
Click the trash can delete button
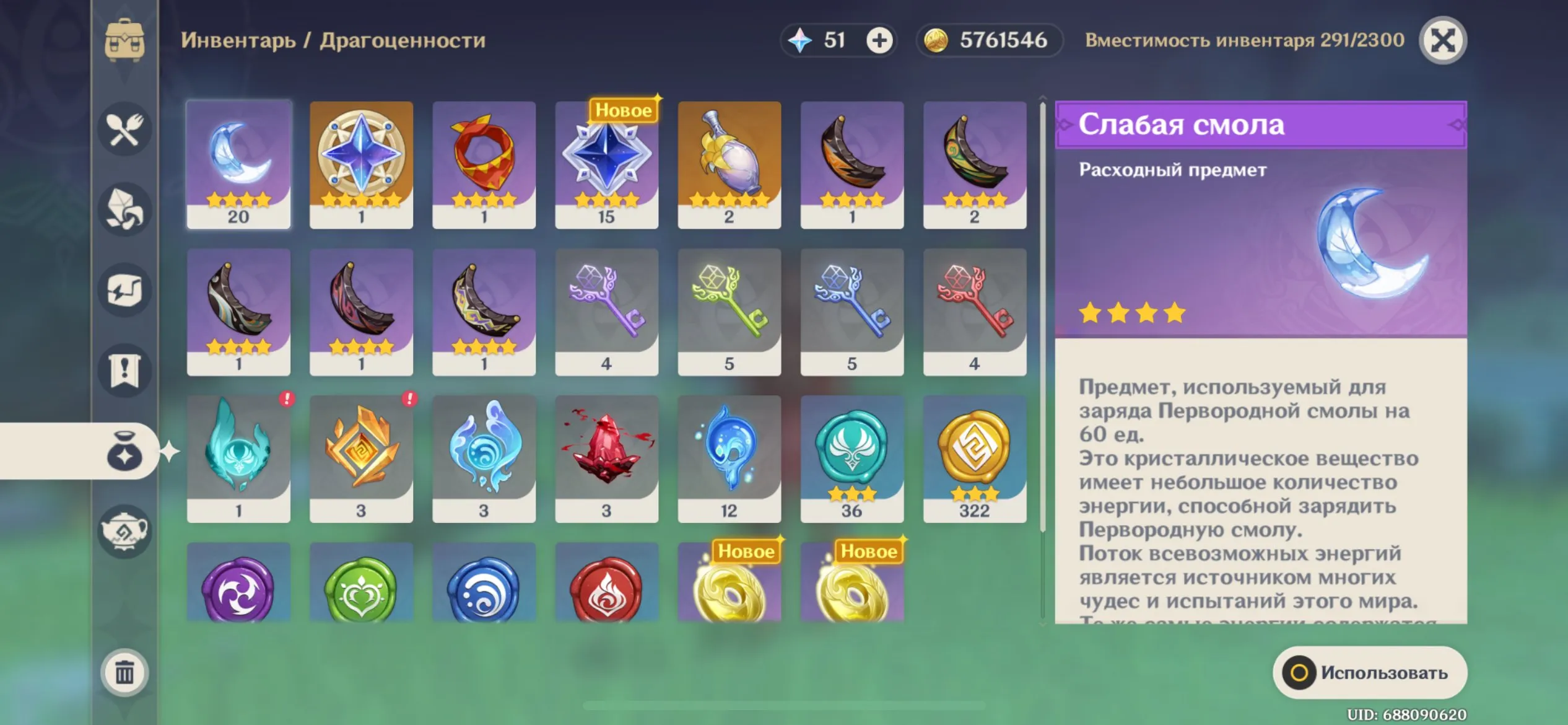[124, 672]
